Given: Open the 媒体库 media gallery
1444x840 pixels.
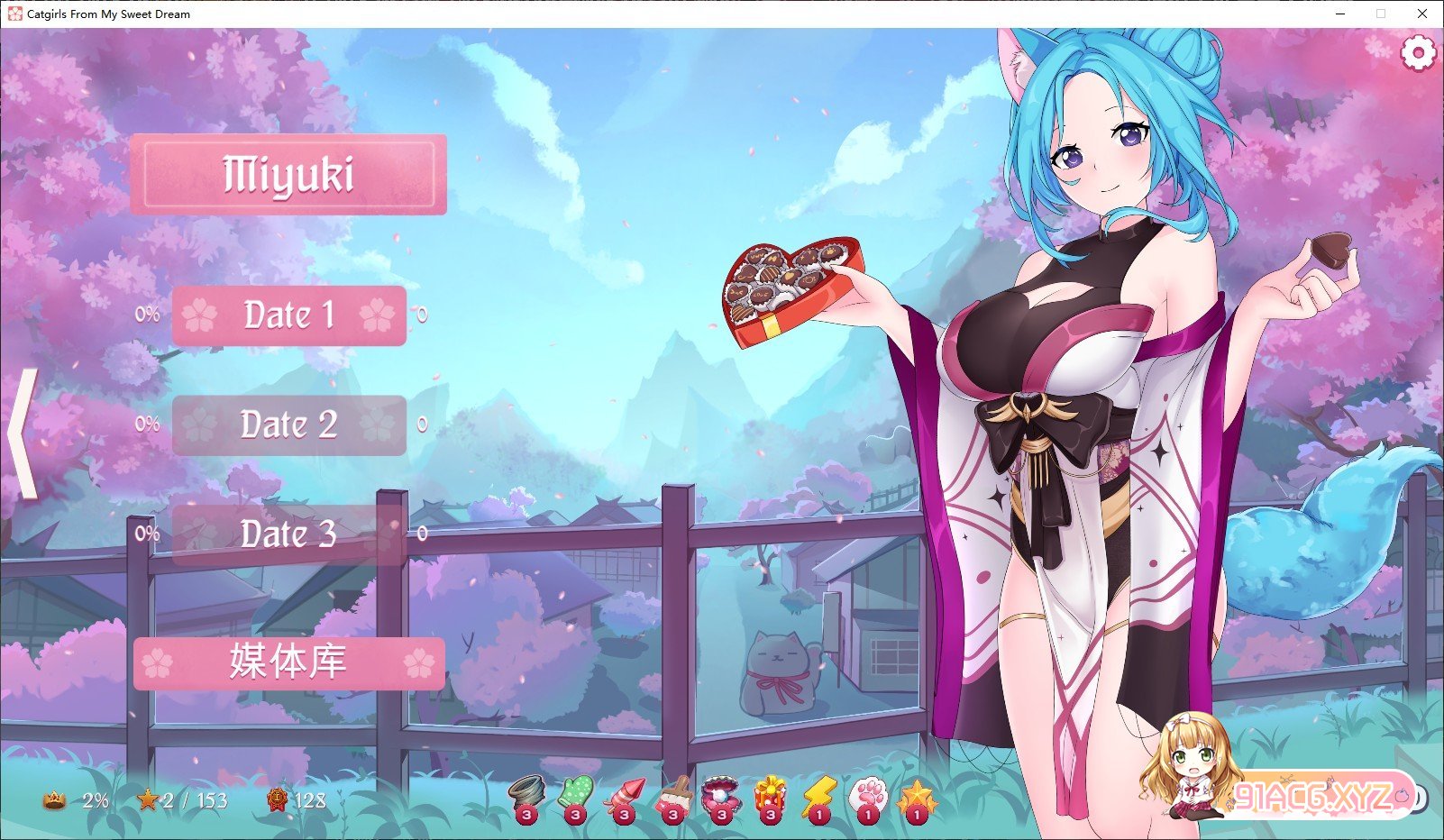Looking at the screenshot, I should [288, 663].
